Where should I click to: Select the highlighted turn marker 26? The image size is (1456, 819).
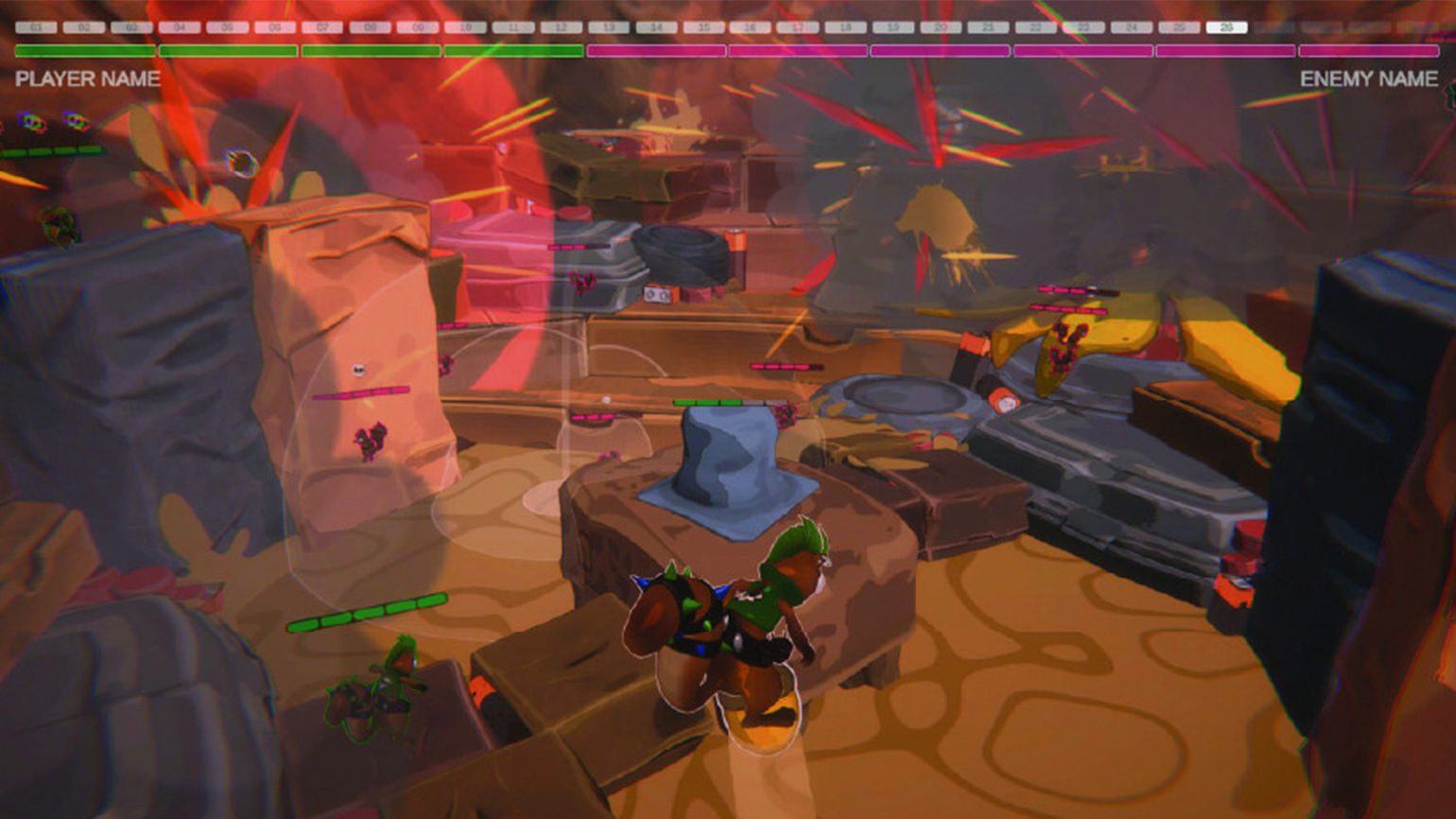click(1226, 27)
